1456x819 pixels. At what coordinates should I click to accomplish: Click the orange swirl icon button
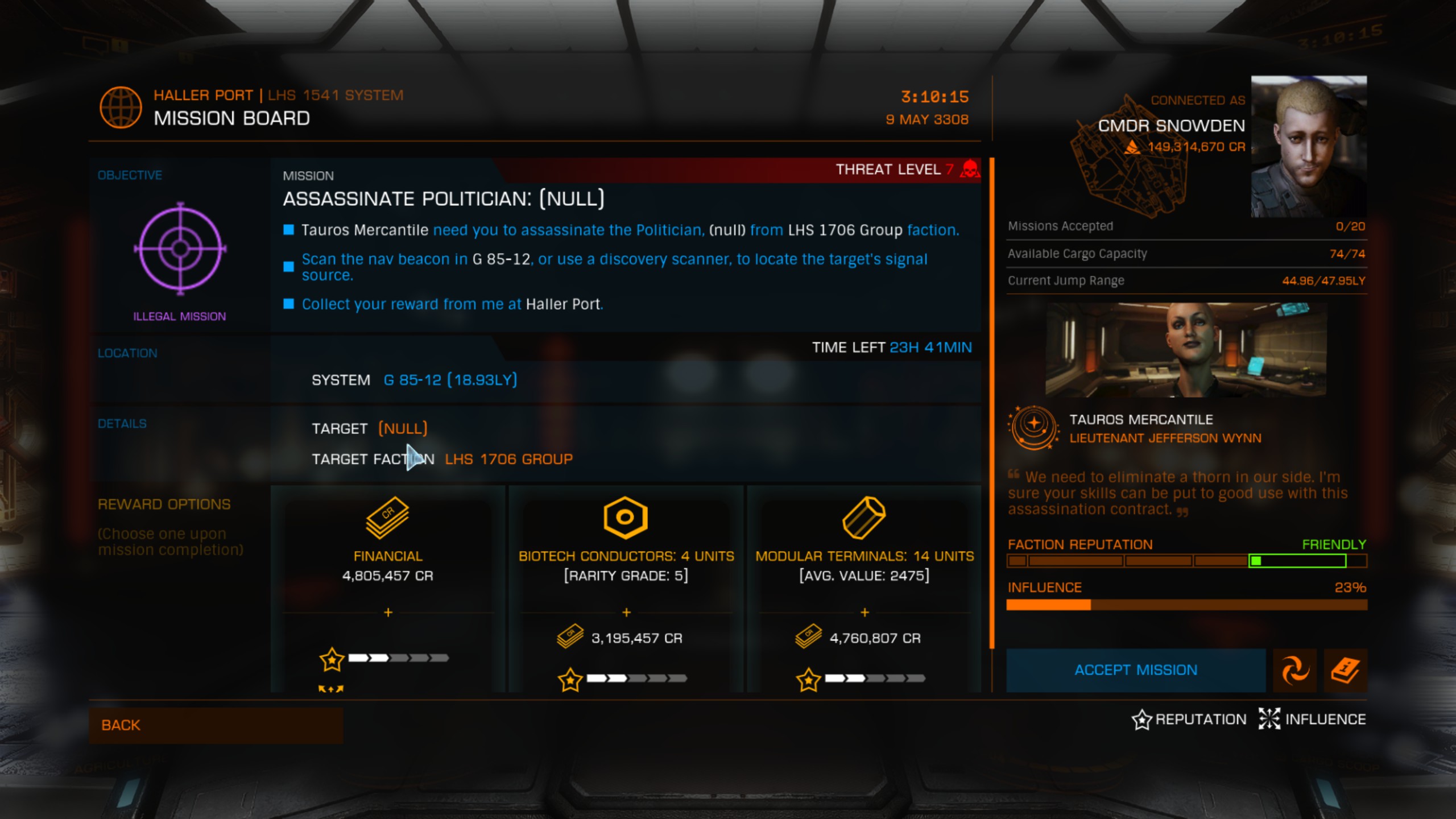1294,670
